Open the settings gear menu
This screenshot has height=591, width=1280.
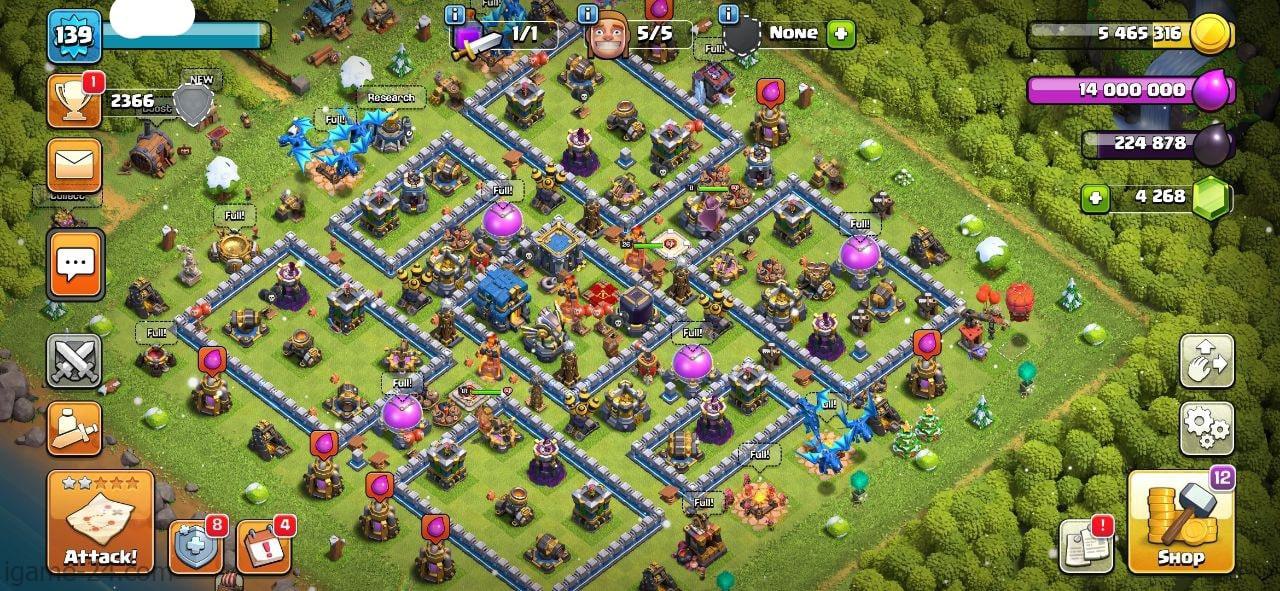click(x=1207, y=429)
